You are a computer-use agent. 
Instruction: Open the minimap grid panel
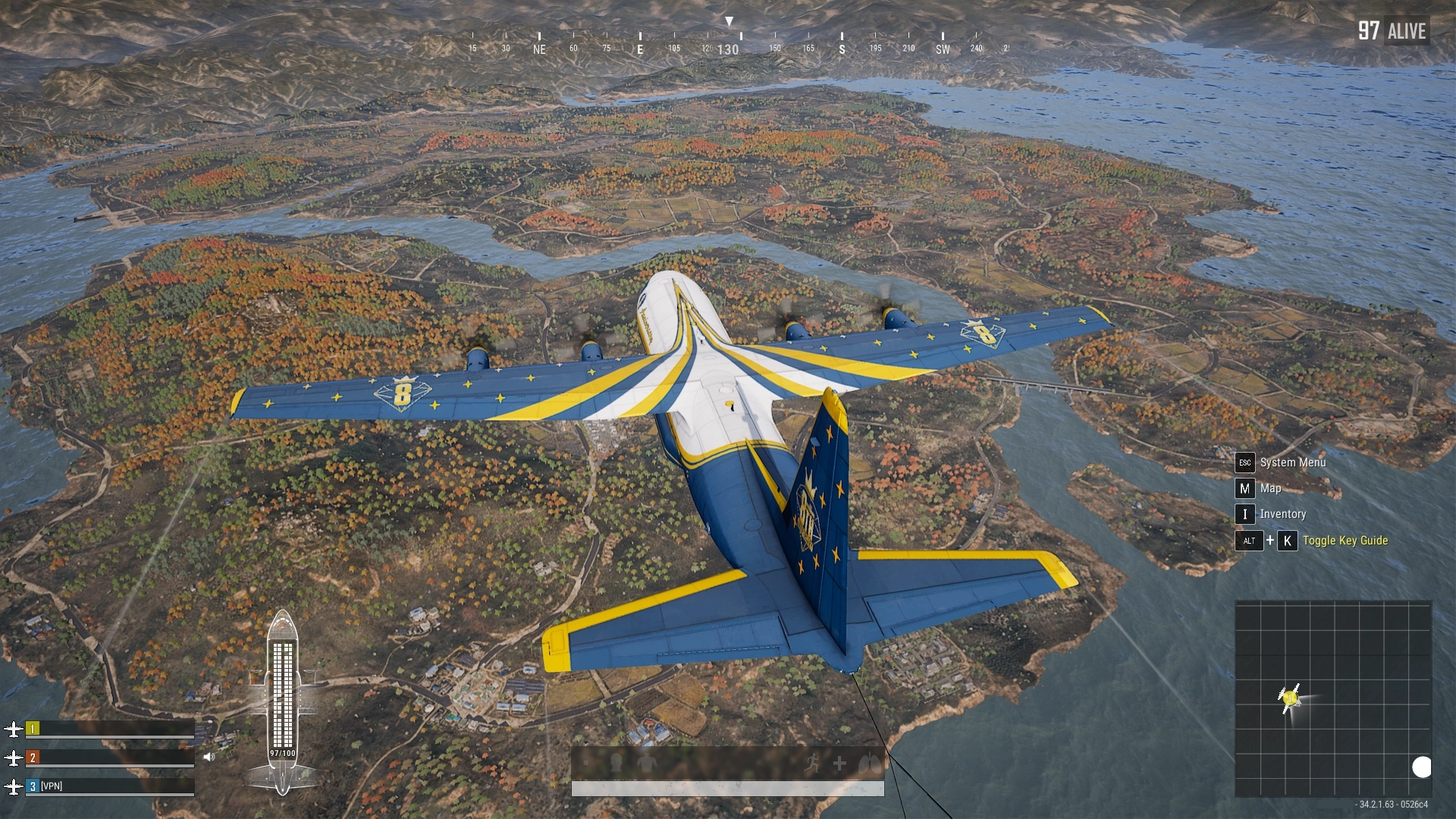pyautogui.click(x=1332, y=698)
